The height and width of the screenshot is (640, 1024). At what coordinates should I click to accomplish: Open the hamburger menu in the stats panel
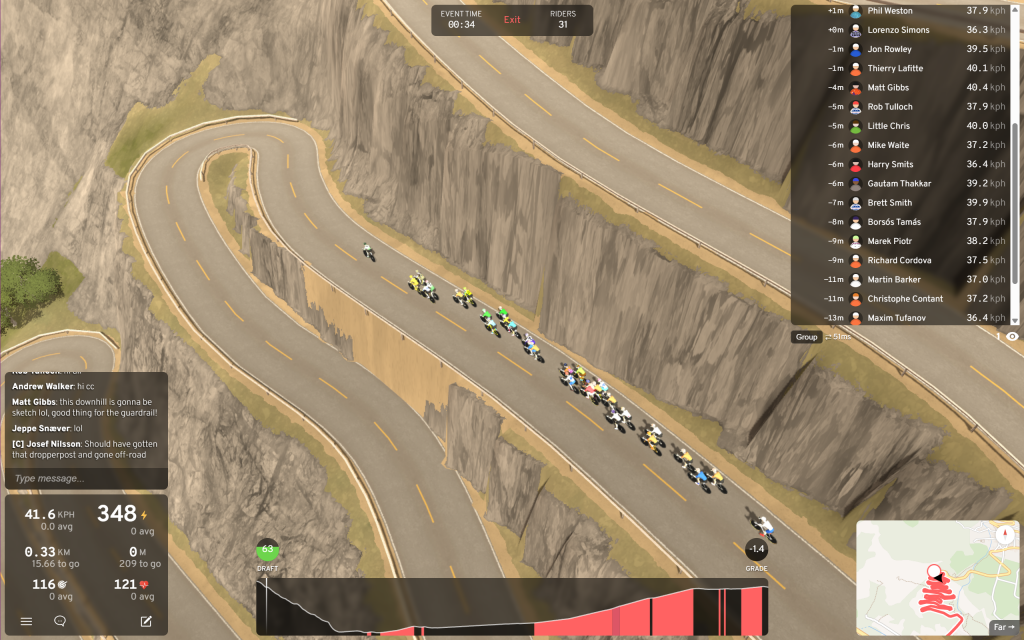[x=27, y=621]
